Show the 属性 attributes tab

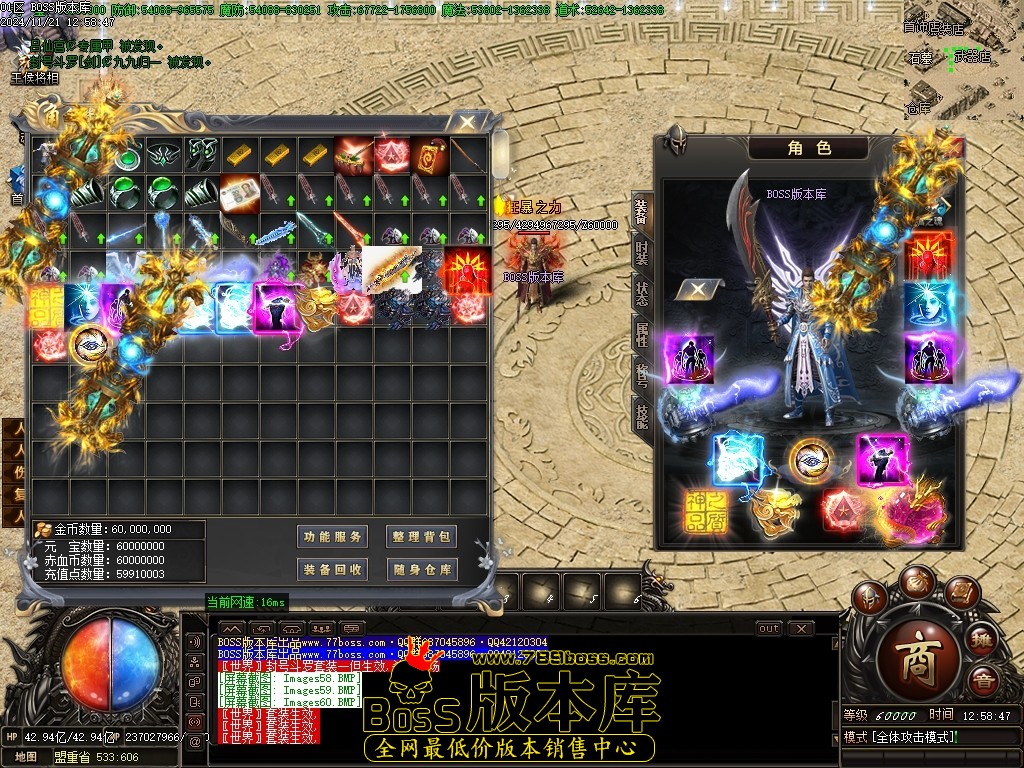[641, 335]
